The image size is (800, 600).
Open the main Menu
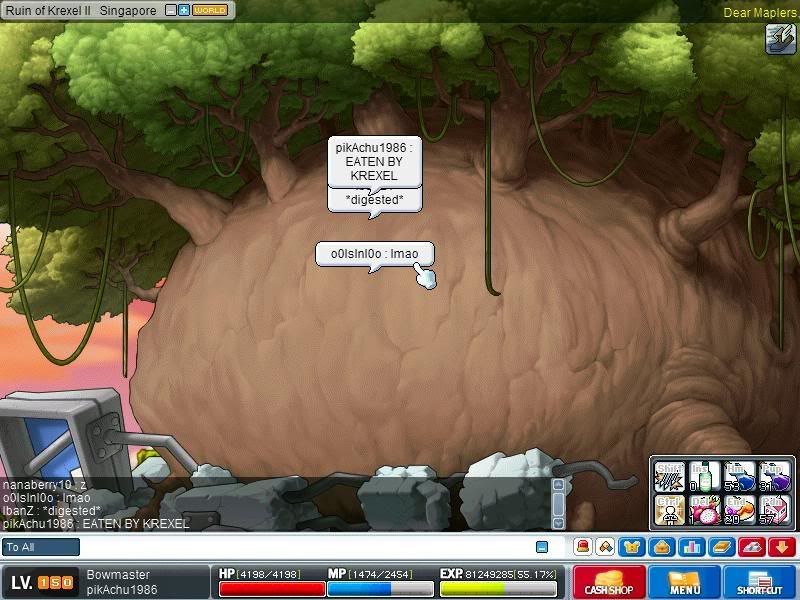tap(684, 582)
